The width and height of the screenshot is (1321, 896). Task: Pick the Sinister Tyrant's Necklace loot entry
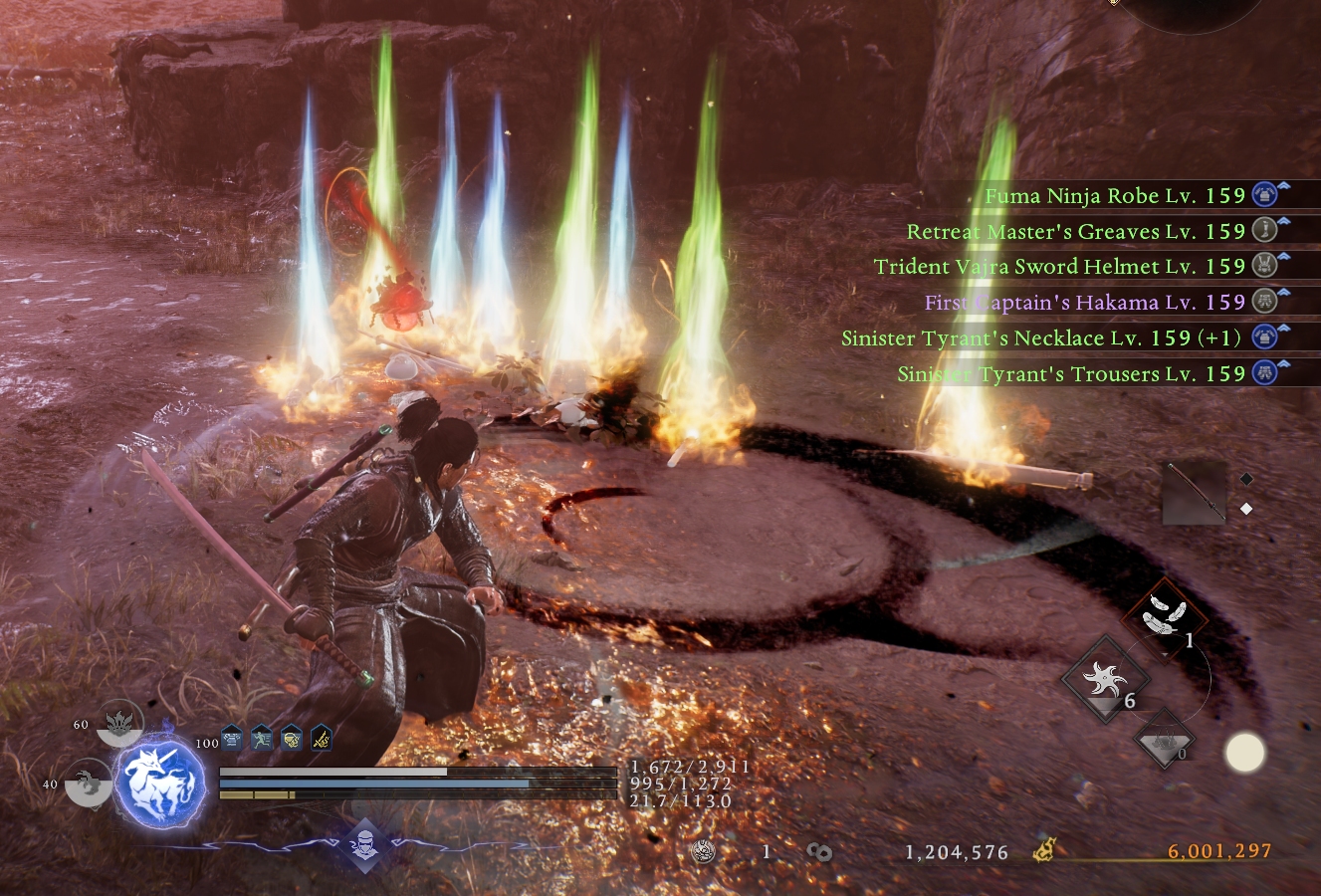(1040, 338)
